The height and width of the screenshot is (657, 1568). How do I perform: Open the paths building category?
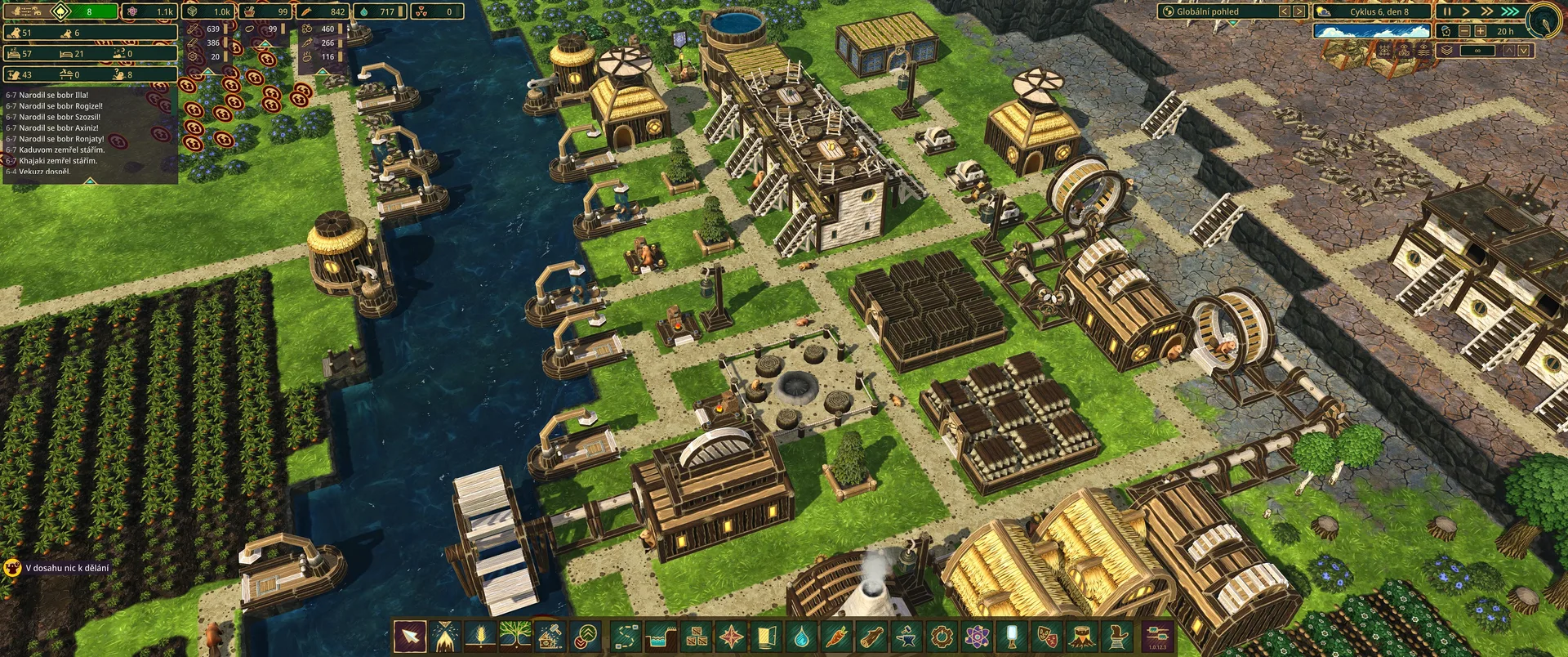[x=626, y=636]
